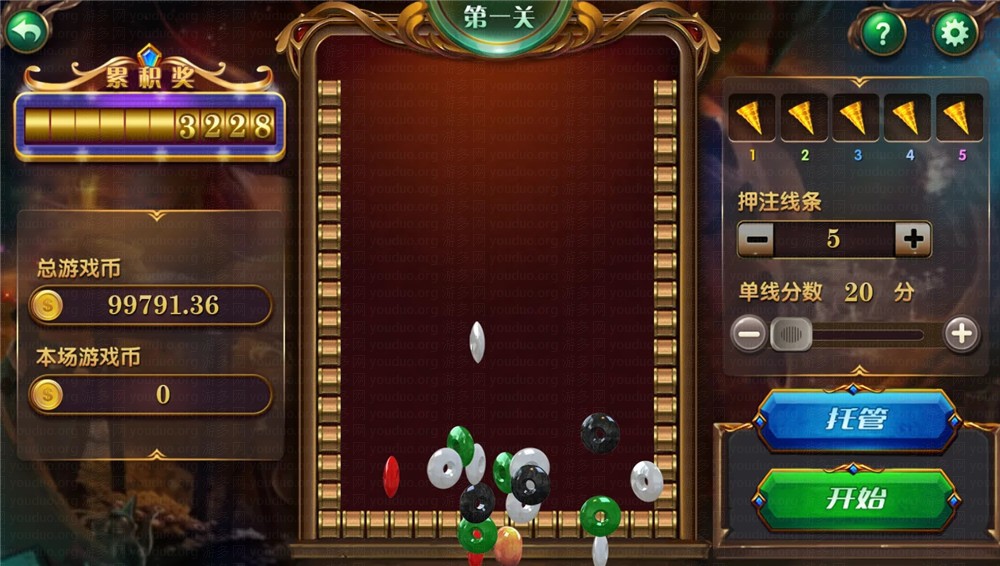Image resolution: width=1000 pixels, height=566 pixels.
Task: Start the game with the green 开始 button
Action: tap(856, 498)
